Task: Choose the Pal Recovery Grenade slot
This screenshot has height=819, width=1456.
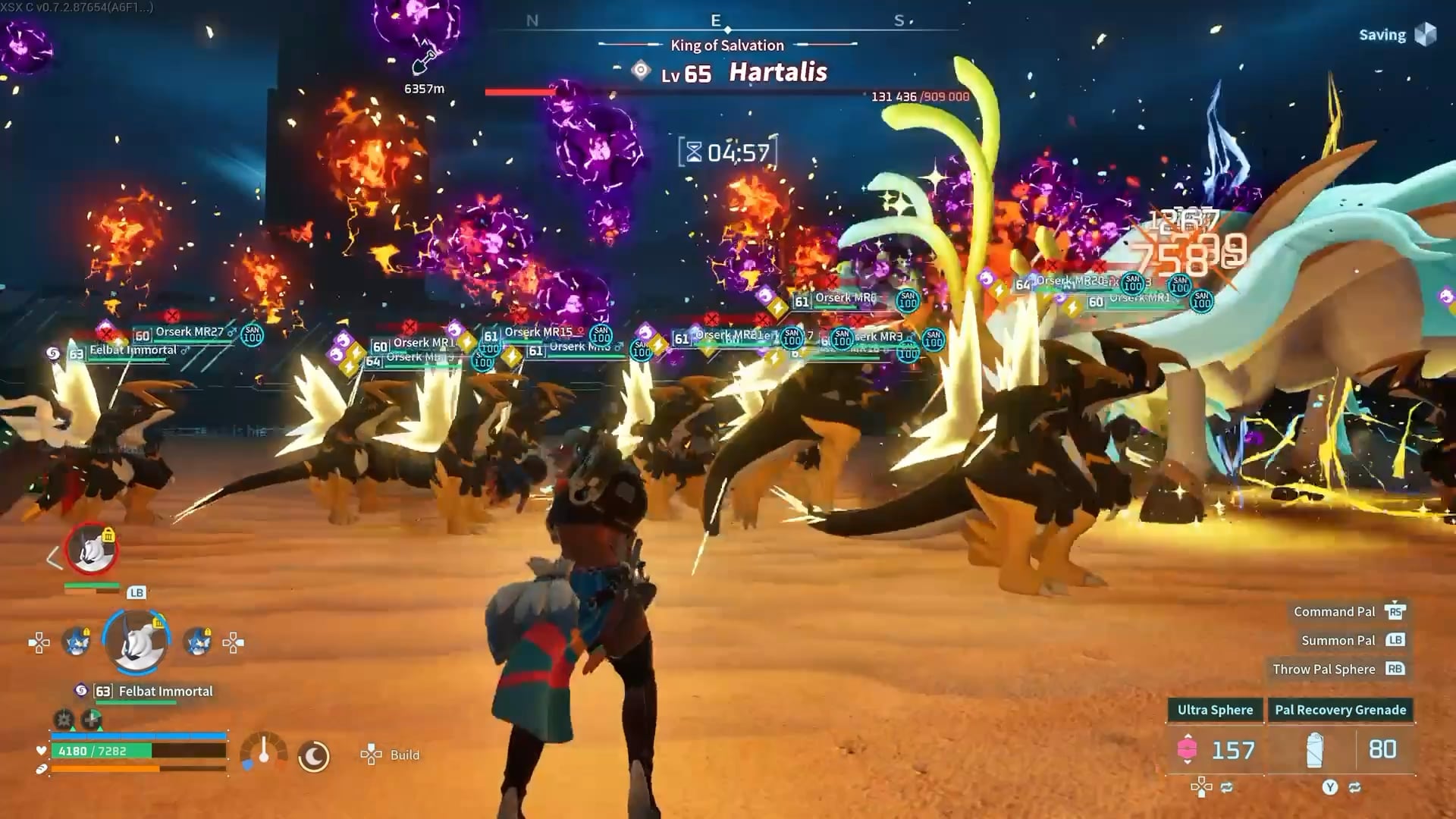Action: 1340,736
